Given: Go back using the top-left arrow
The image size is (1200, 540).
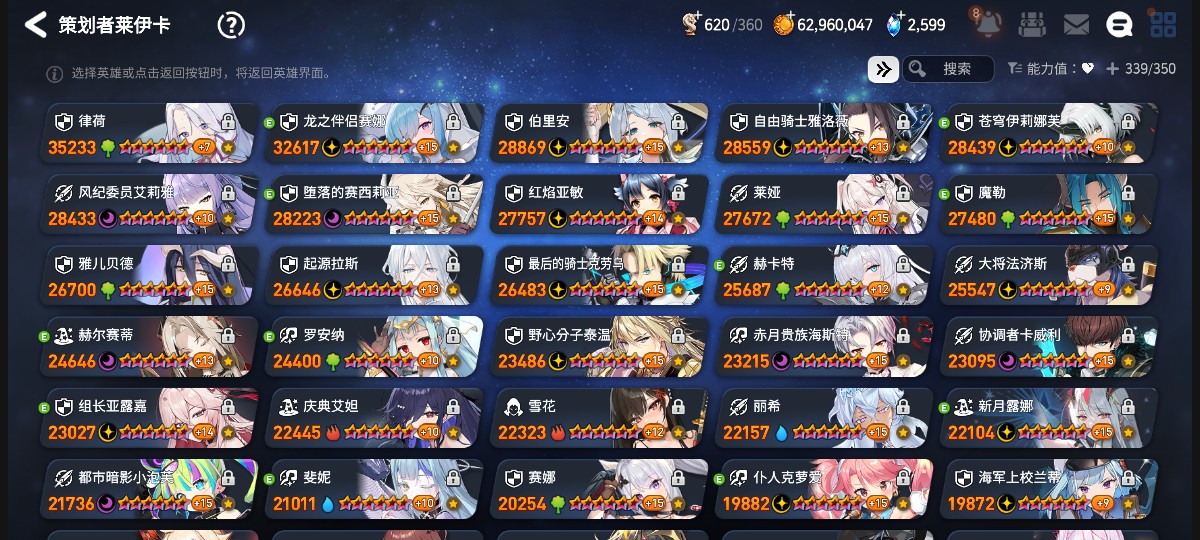Looking at the screenshot, I should click(36, 25).
